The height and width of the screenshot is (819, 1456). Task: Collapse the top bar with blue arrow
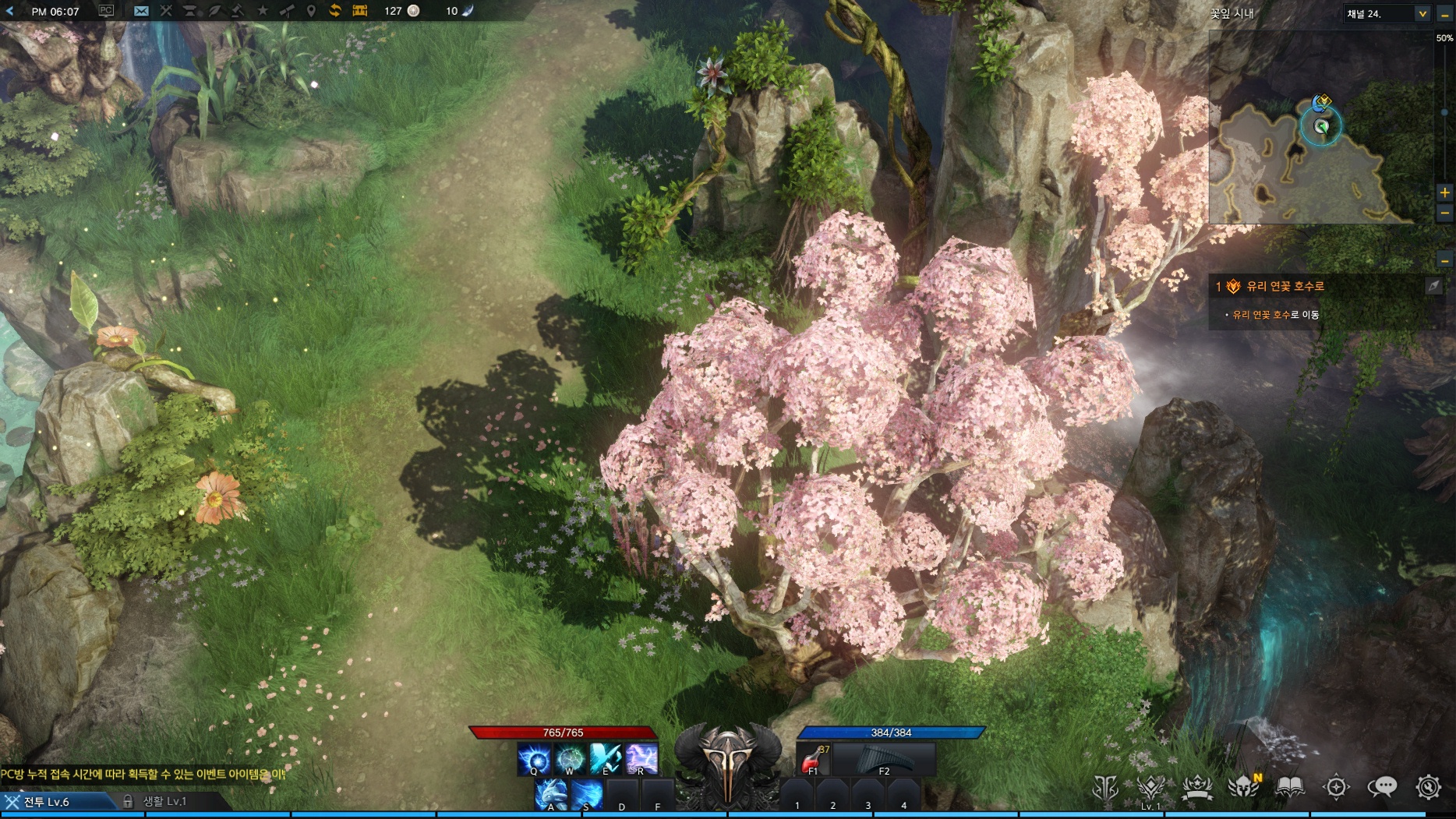click(x=10, y=11)
